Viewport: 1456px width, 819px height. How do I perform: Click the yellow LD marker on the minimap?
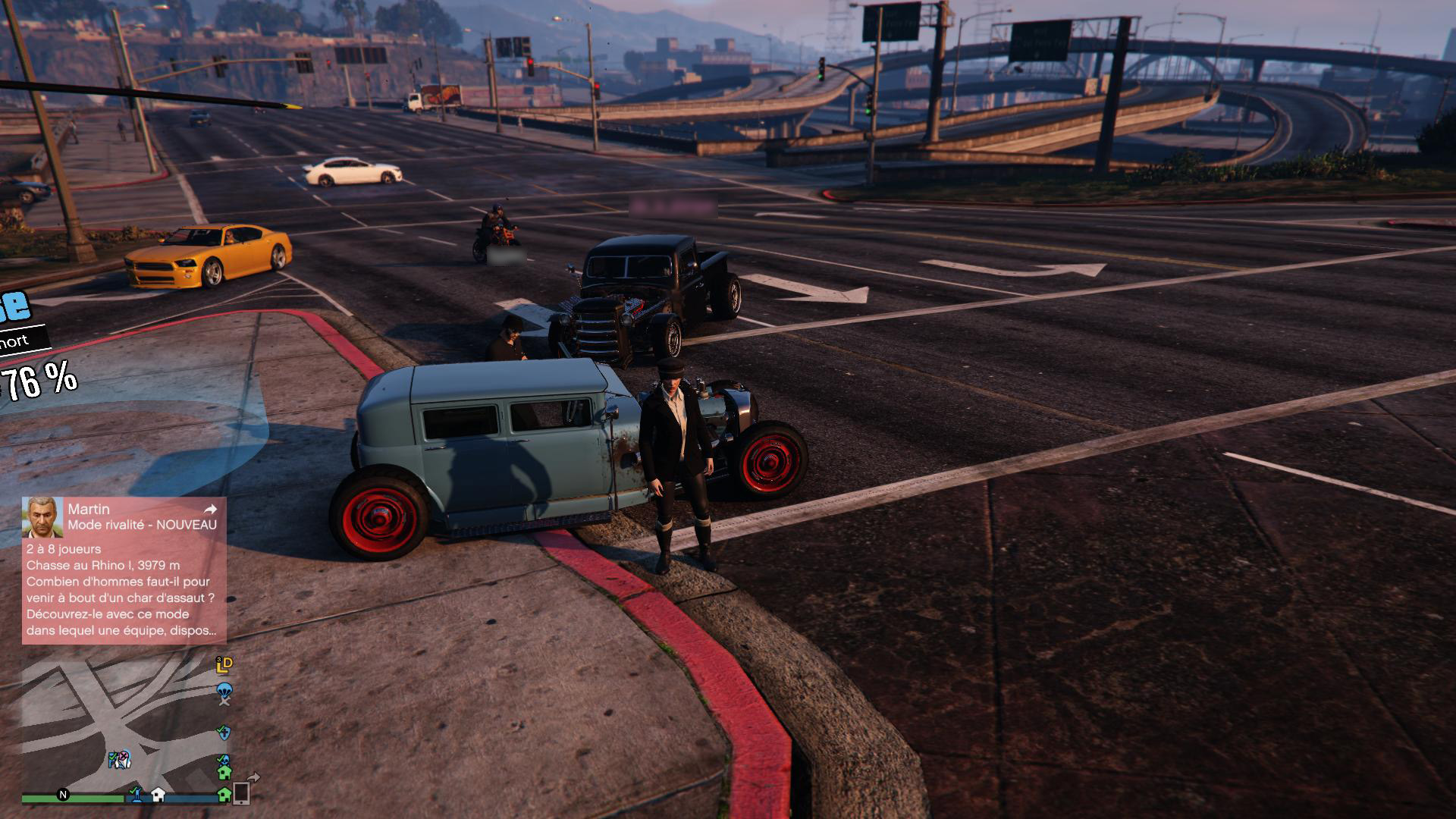click(x=224, y=665)
